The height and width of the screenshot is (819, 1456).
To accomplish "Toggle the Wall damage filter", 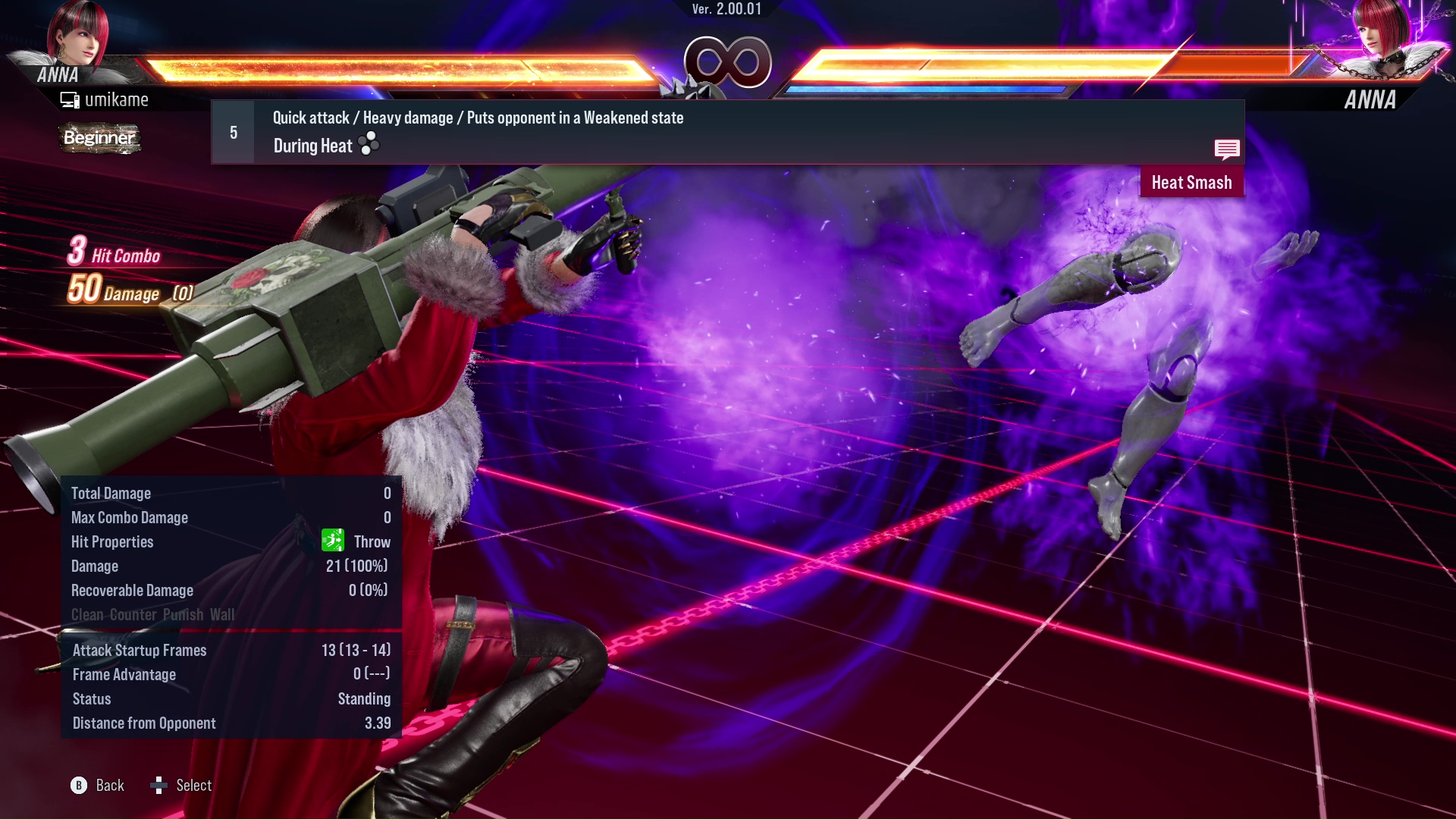I will 224,615.
